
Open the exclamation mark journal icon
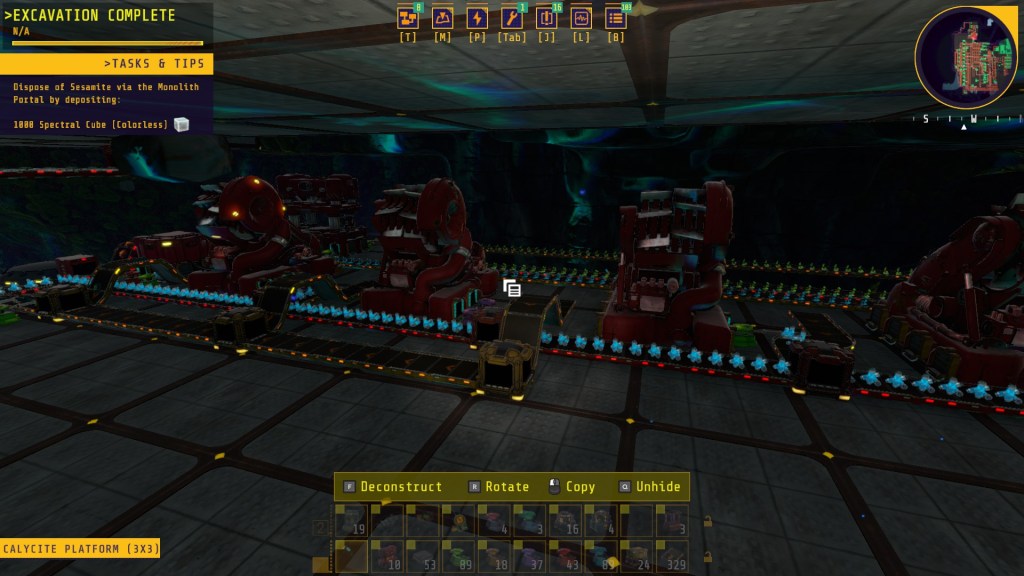click(546, 18)
